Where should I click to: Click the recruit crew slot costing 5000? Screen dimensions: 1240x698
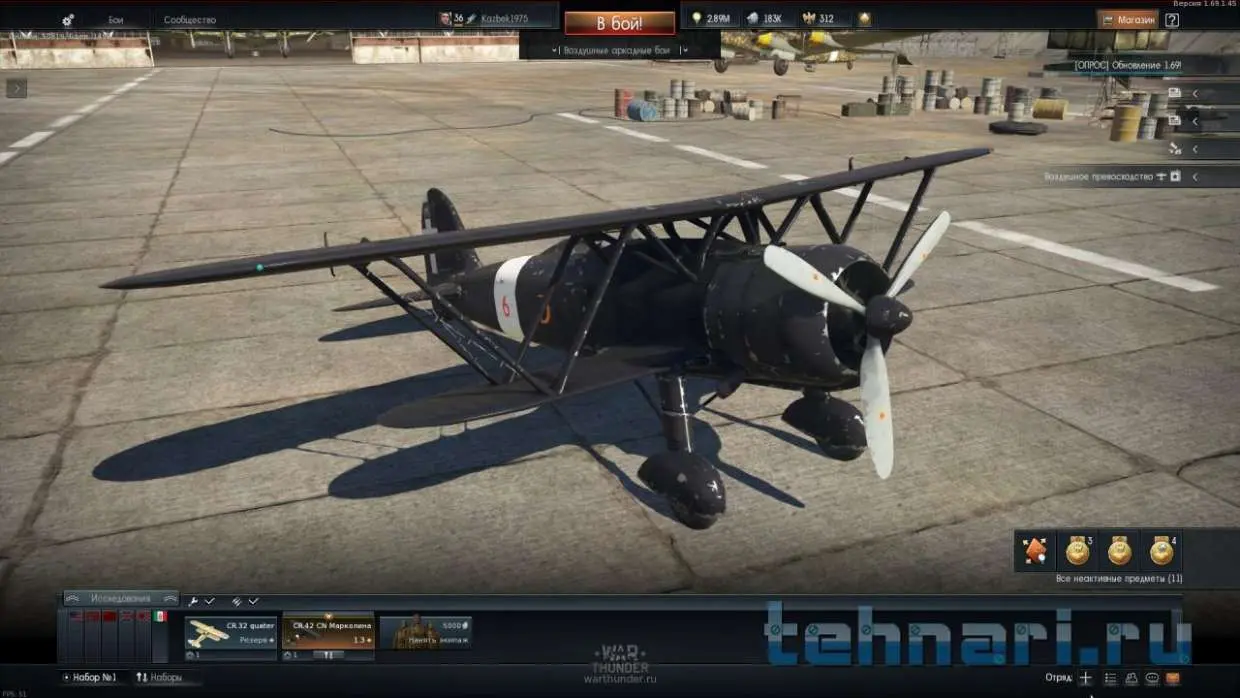(425, 634)
